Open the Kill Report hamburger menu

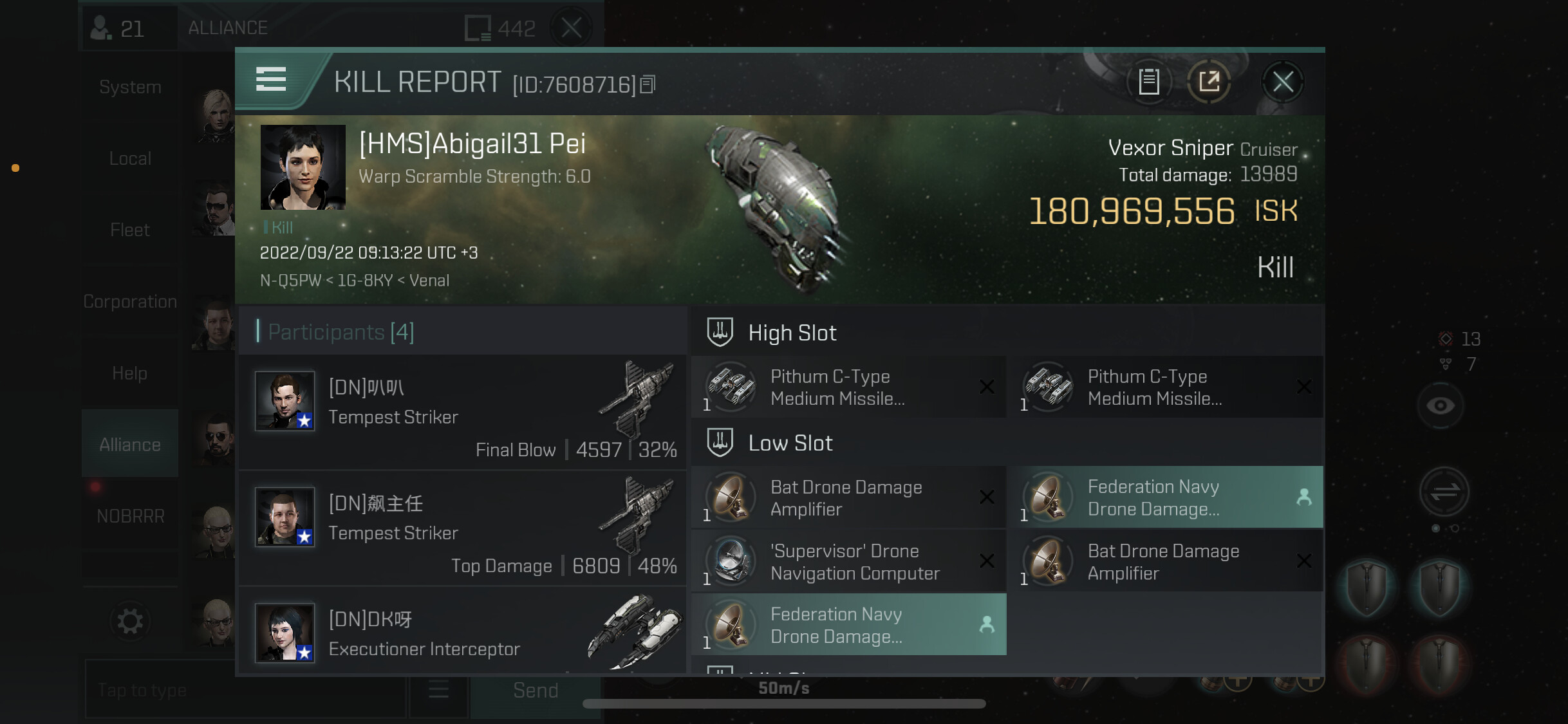coord(271,80)
